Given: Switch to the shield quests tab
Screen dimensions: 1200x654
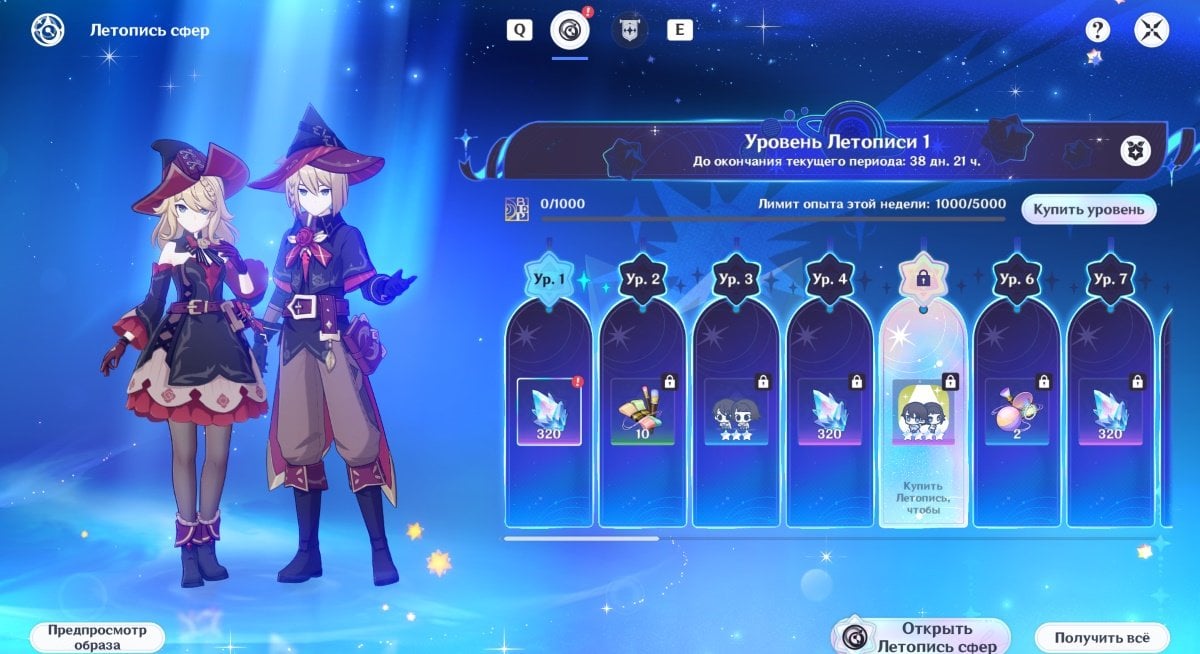Looking at the screenshot, I should (629, 30).
